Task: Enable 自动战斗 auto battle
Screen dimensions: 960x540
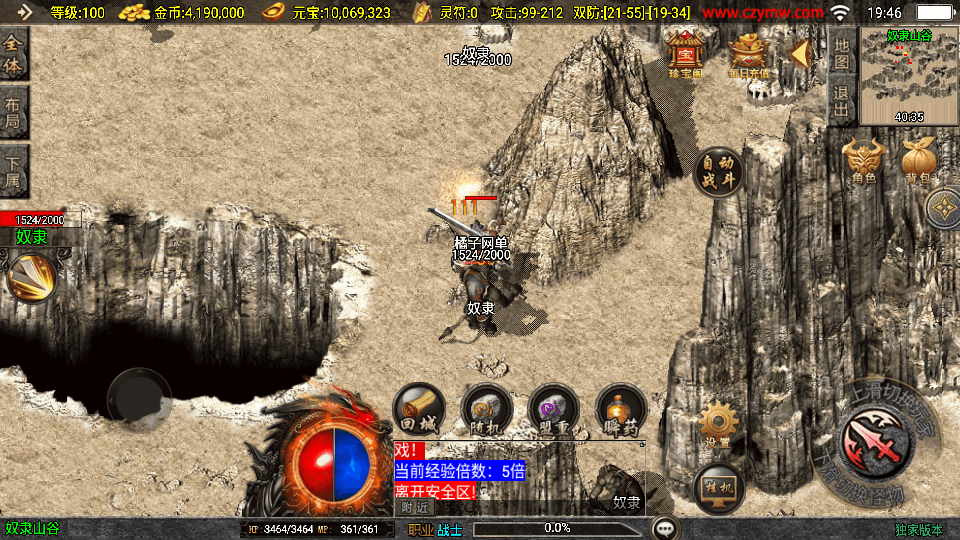Action: coord(719,173)
